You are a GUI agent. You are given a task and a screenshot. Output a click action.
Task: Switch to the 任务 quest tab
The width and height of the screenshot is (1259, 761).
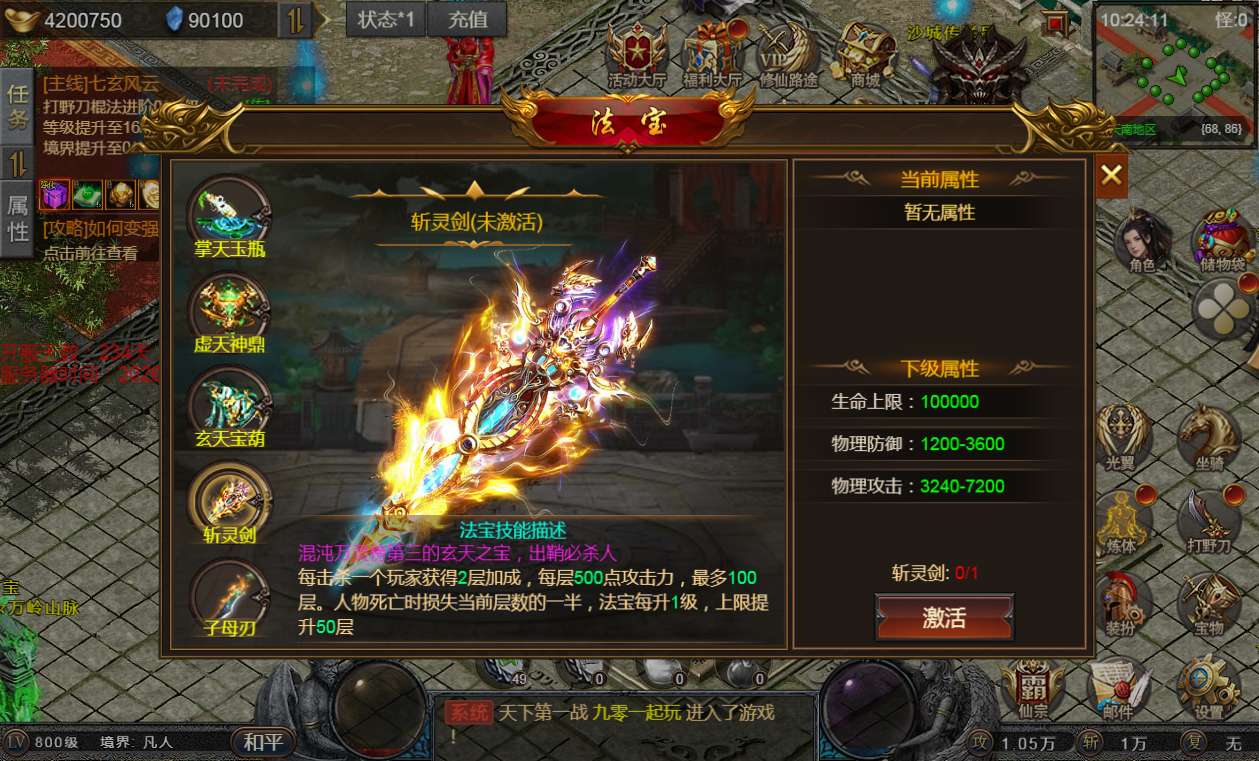pos(18,107)
